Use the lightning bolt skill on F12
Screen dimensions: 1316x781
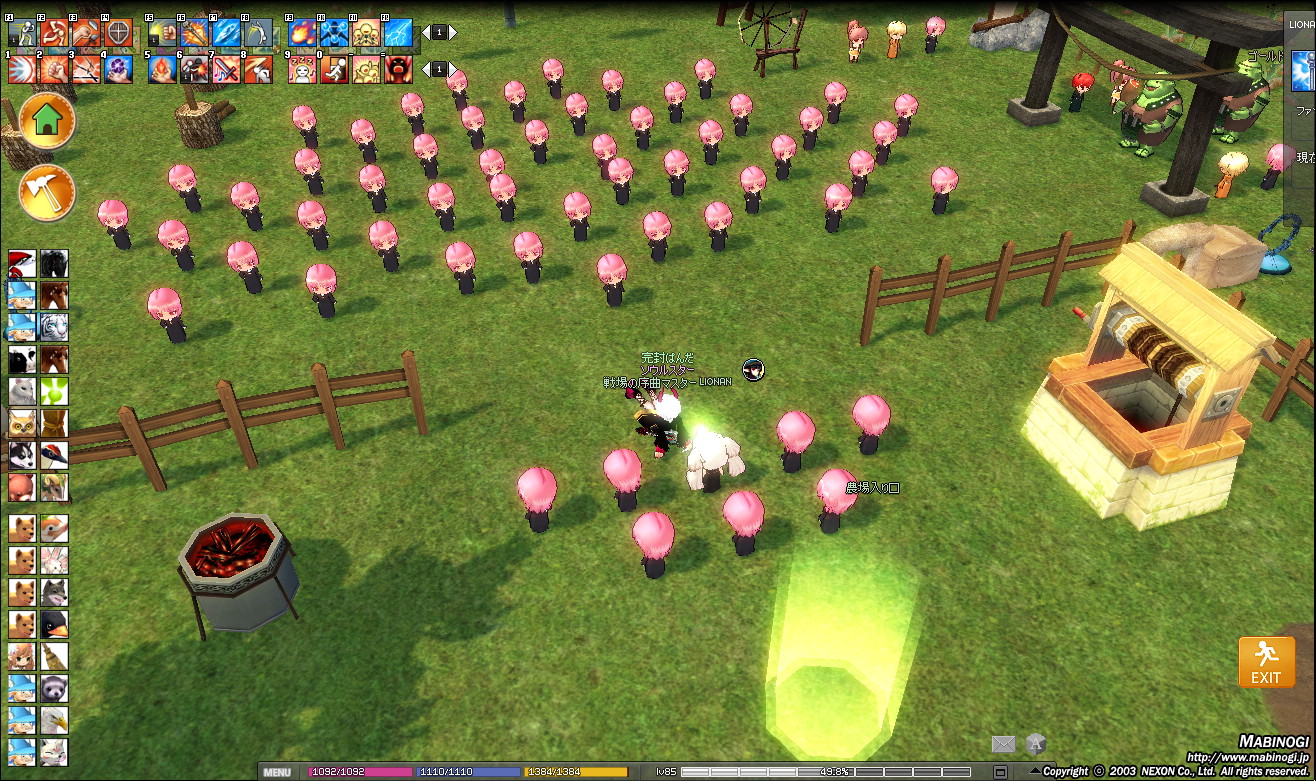point(398,33)
